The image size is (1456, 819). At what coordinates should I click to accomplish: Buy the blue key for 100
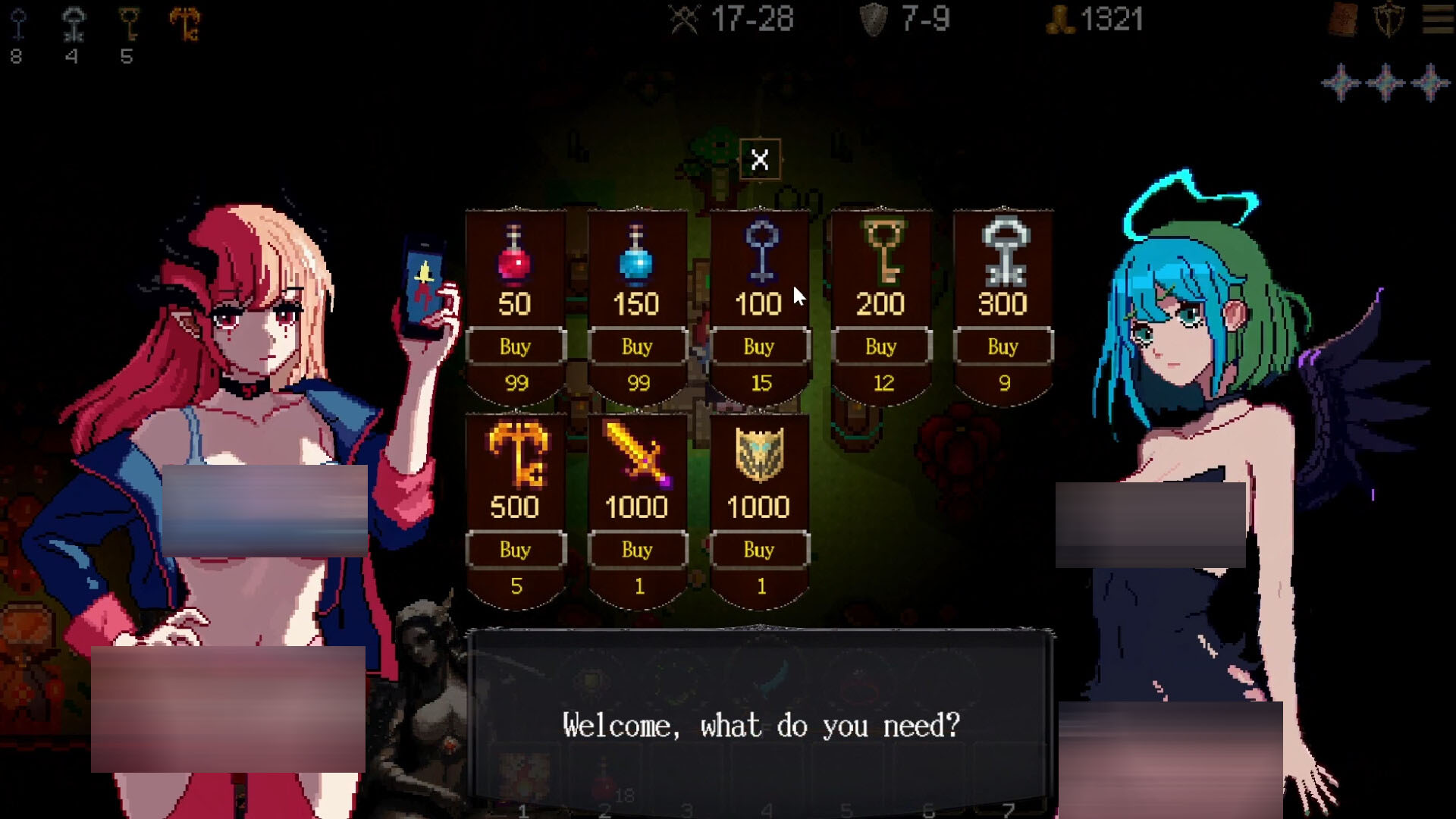click(x=759, y=347)
